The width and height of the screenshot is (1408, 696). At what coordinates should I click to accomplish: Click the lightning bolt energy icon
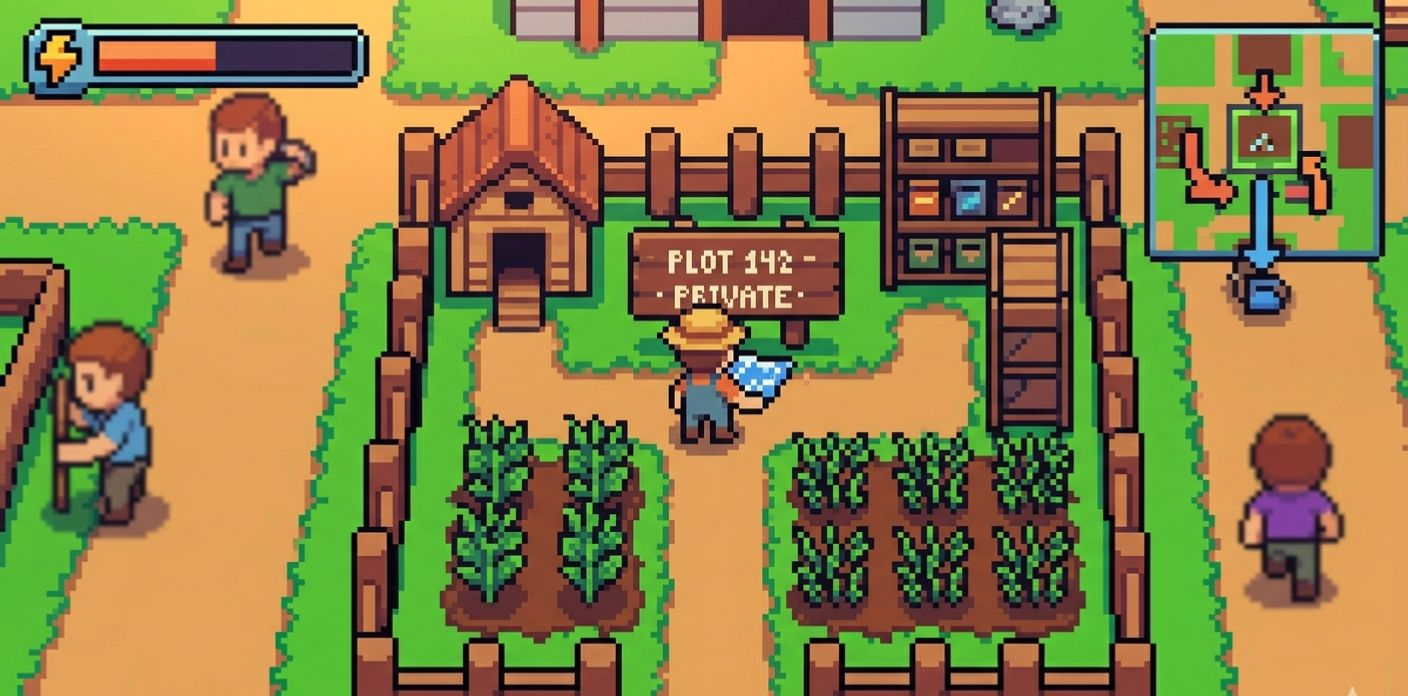click(x=57, y=58)
